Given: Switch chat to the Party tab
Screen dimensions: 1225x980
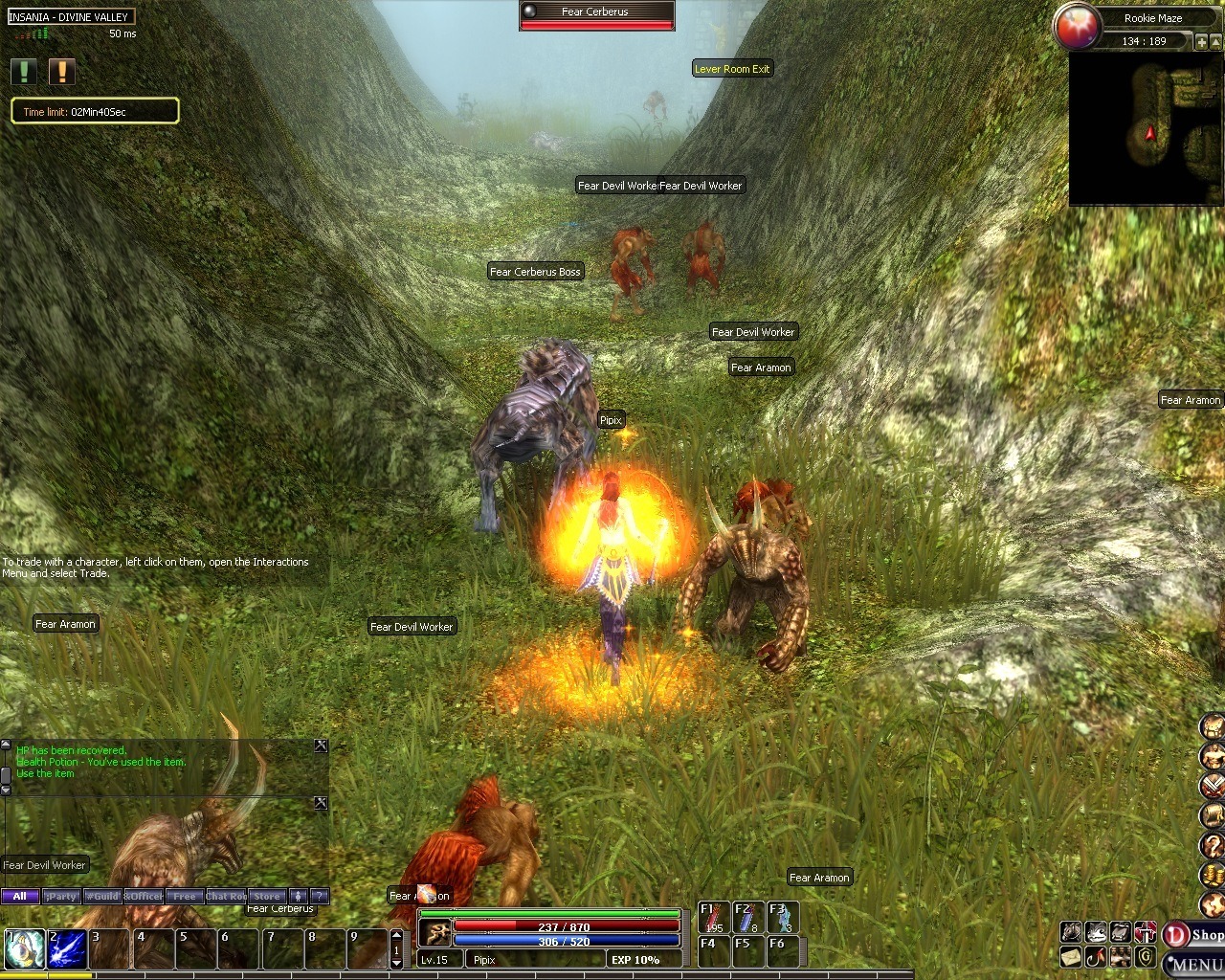Looking at the screenshot, I should point(61,897).
